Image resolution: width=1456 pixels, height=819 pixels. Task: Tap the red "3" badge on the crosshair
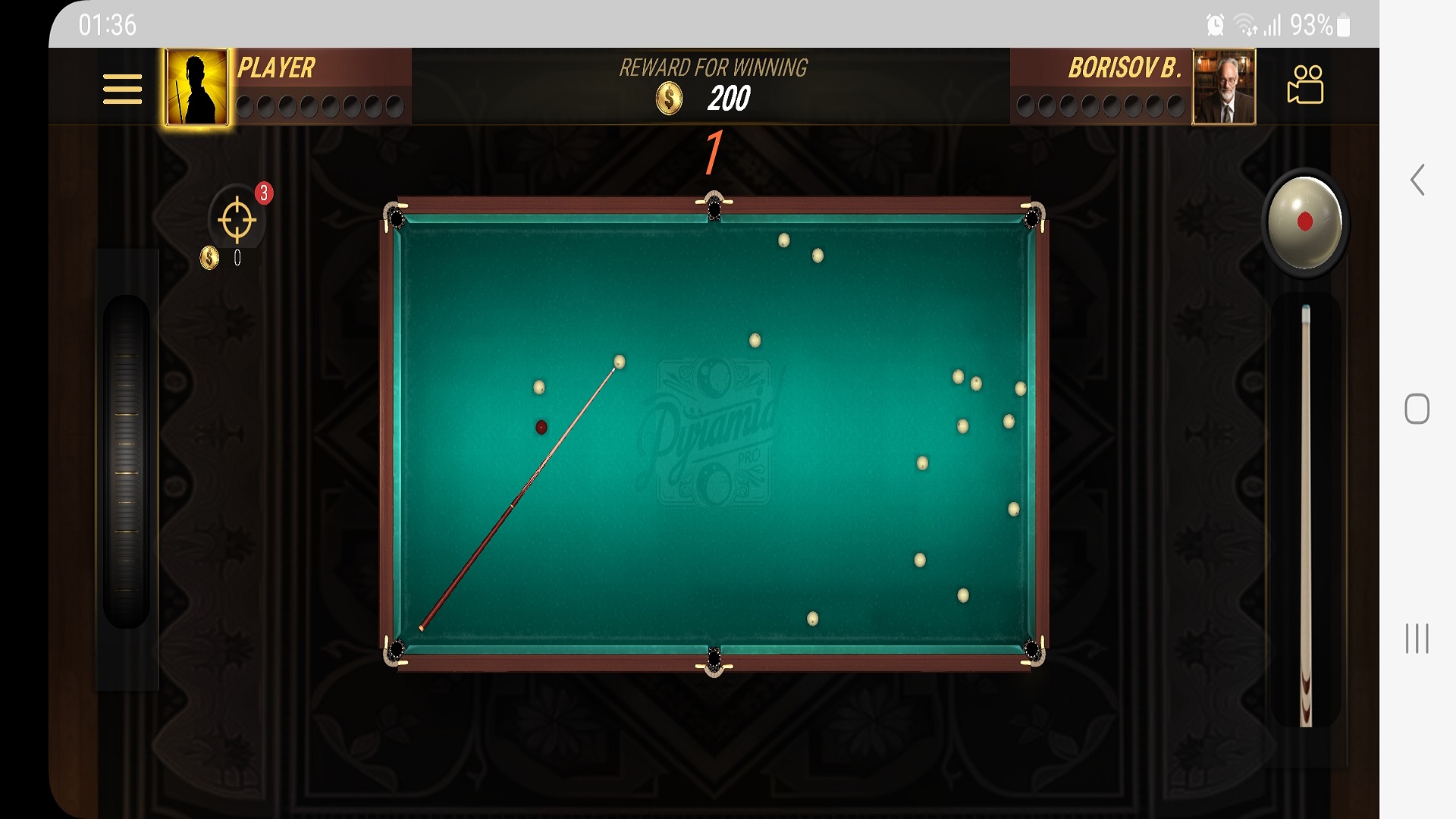(263, 193)
